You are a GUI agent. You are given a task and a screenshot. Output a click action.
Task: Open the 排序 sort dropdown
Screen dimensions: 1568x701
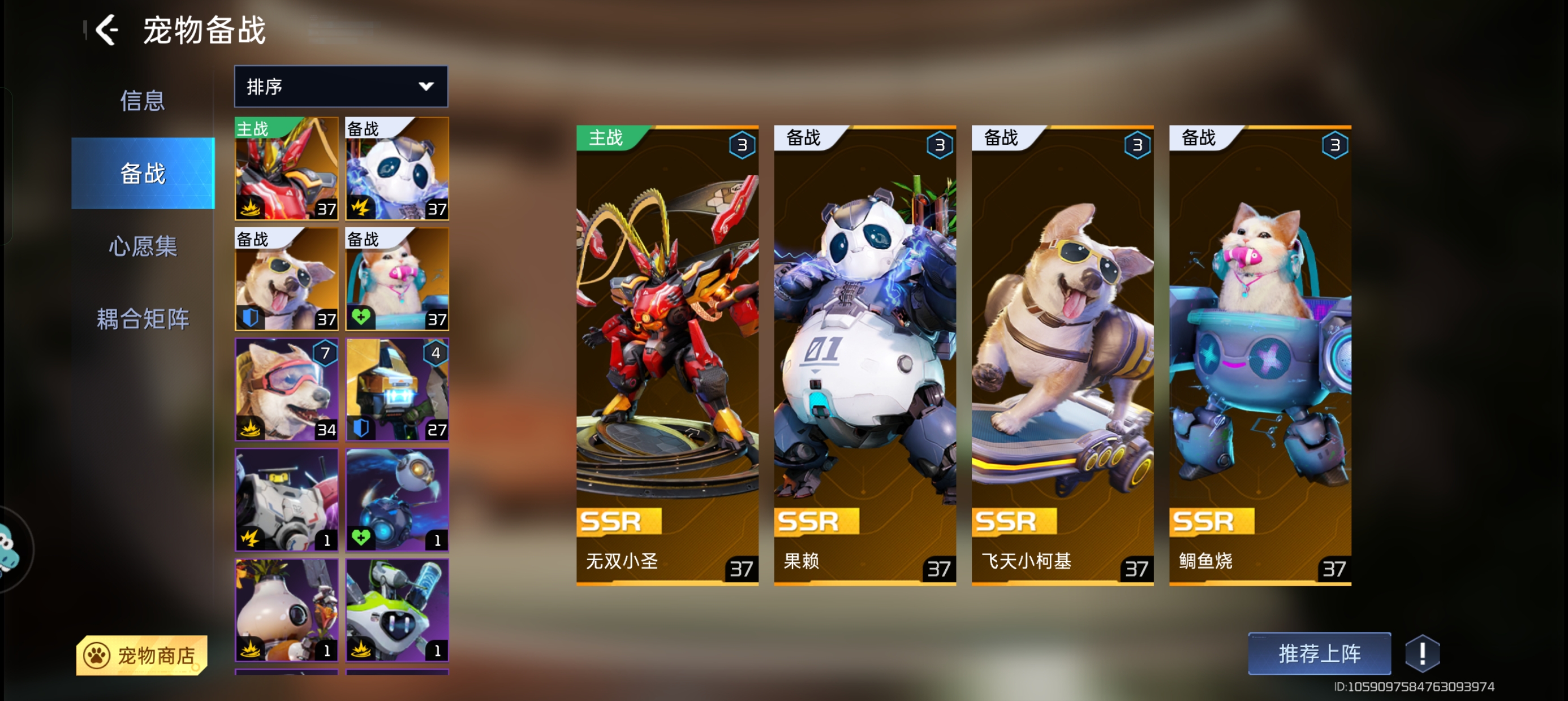tap(341, 86)
